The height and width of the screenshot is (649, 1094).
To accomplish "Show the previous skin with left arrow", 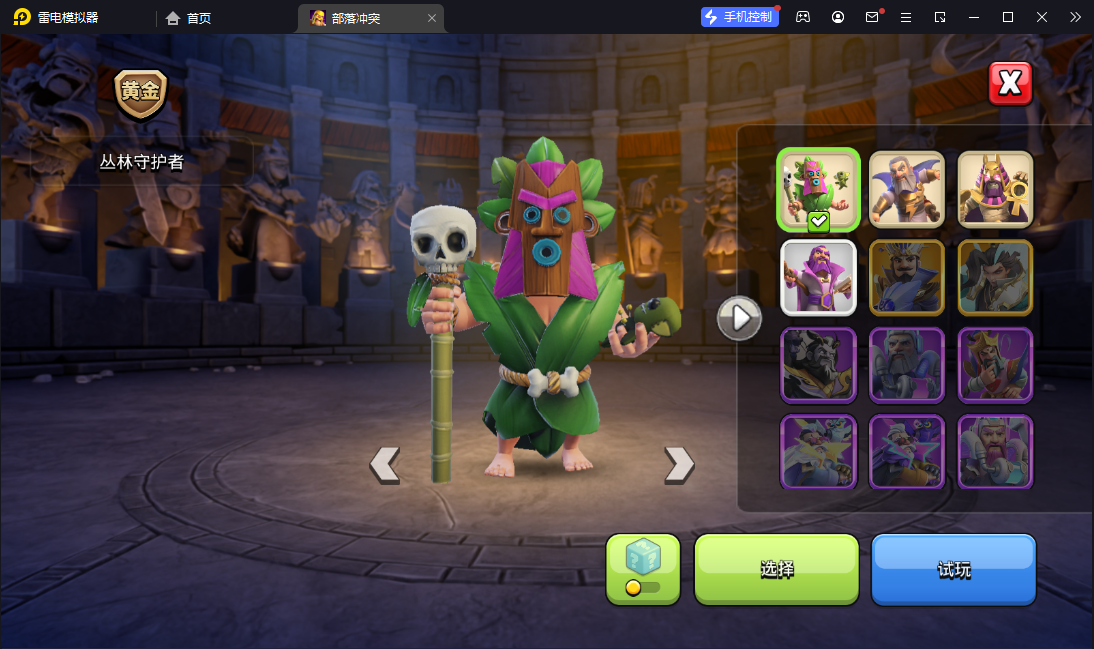I will coord(385,464).
